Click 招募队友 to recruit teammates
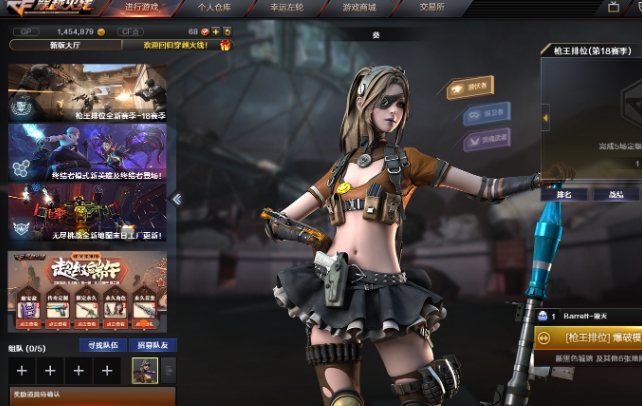 152,346
